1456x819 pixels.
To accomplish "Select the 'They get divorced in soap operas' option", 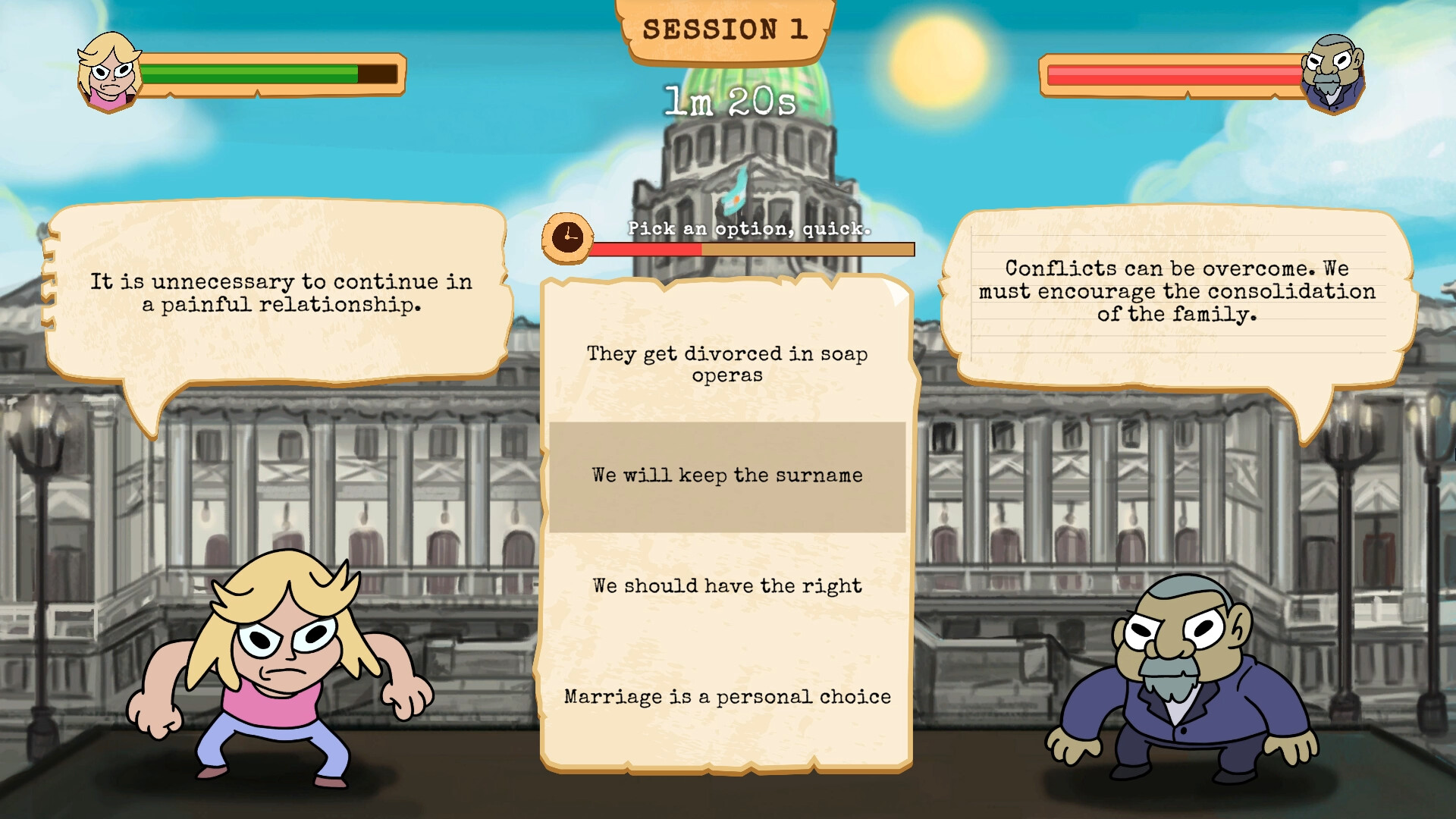I will [726, 364].
